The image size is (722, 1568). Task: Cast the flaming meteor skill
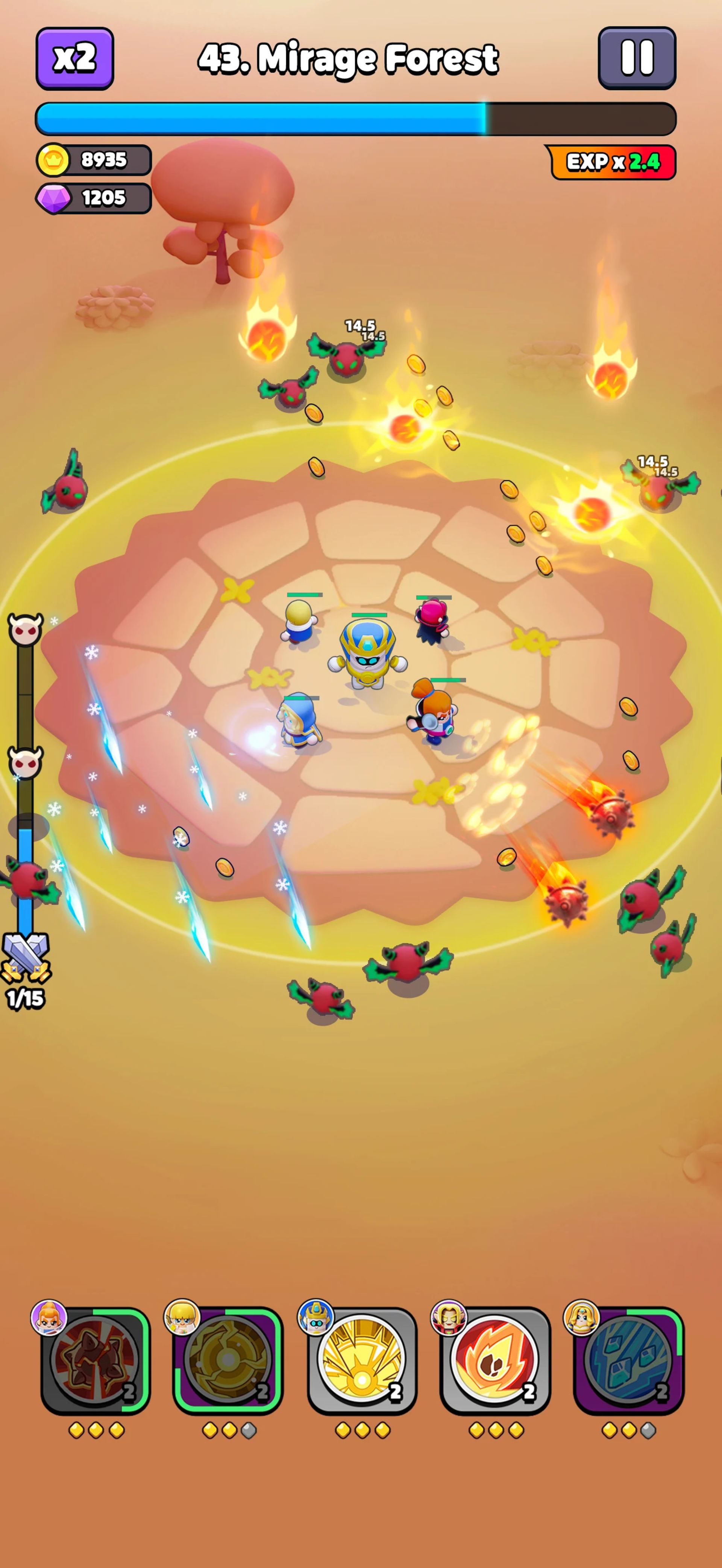click(495, 1360)
